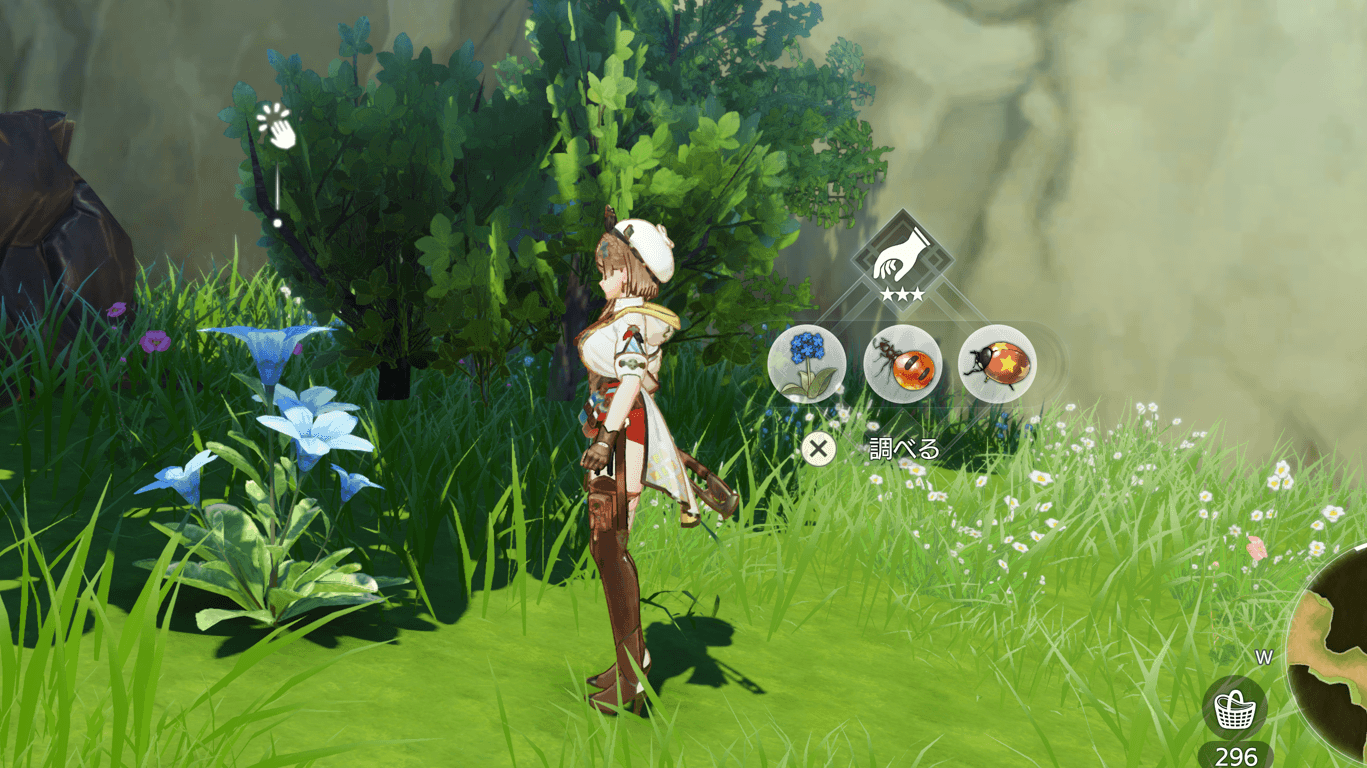Open the basket inventory icon
The image size is (1367, 768).
click(x=1234, y=709)
